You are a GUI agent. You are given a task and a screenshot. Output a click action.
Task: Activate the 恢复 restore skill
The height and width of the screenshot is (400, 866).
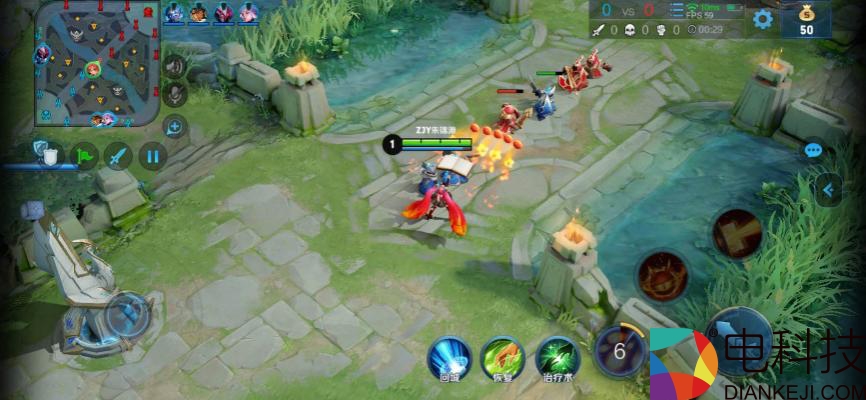(503, 358)
